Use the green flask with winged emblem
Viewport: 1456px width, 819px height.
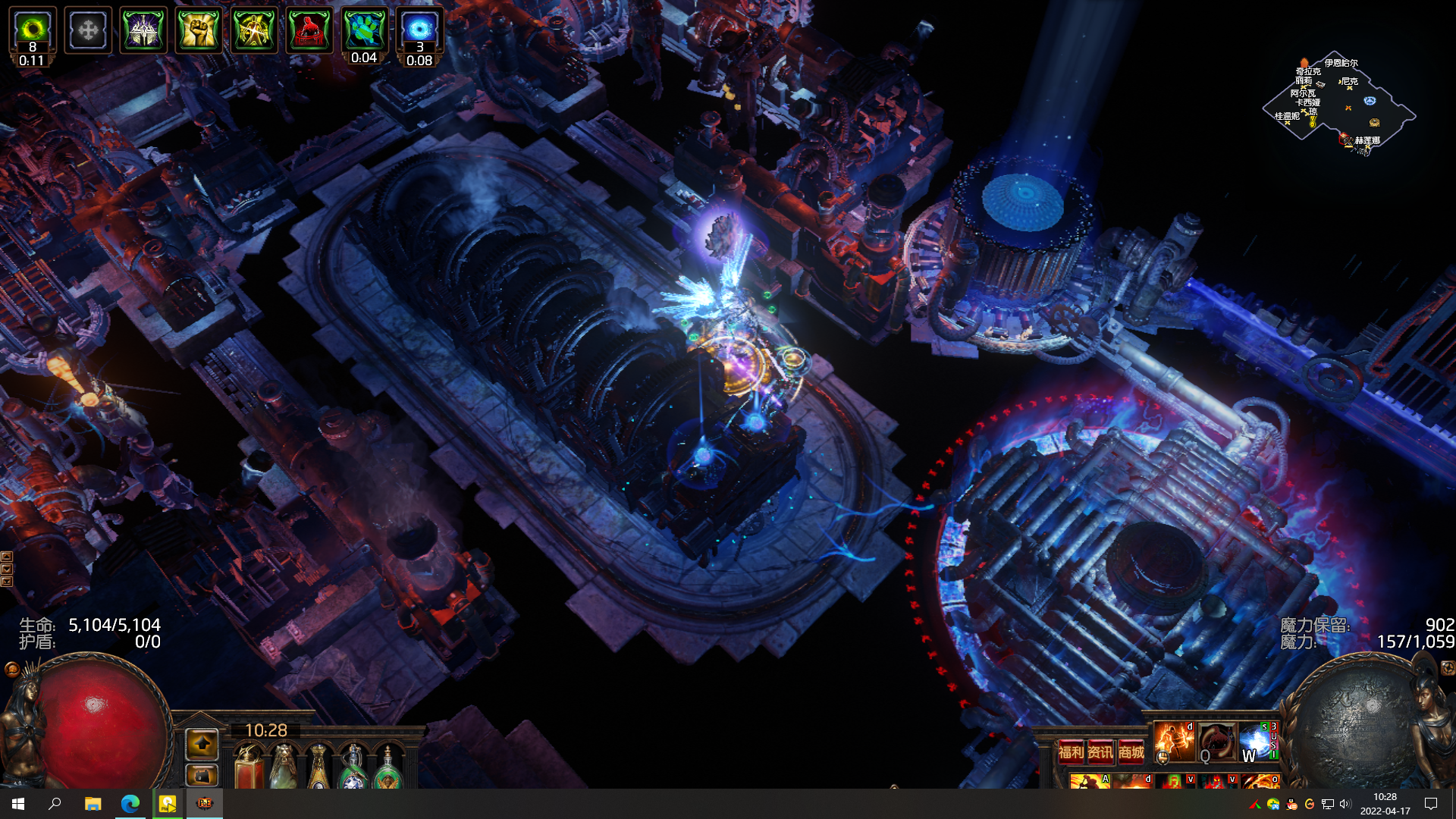[x=388, y=767]
